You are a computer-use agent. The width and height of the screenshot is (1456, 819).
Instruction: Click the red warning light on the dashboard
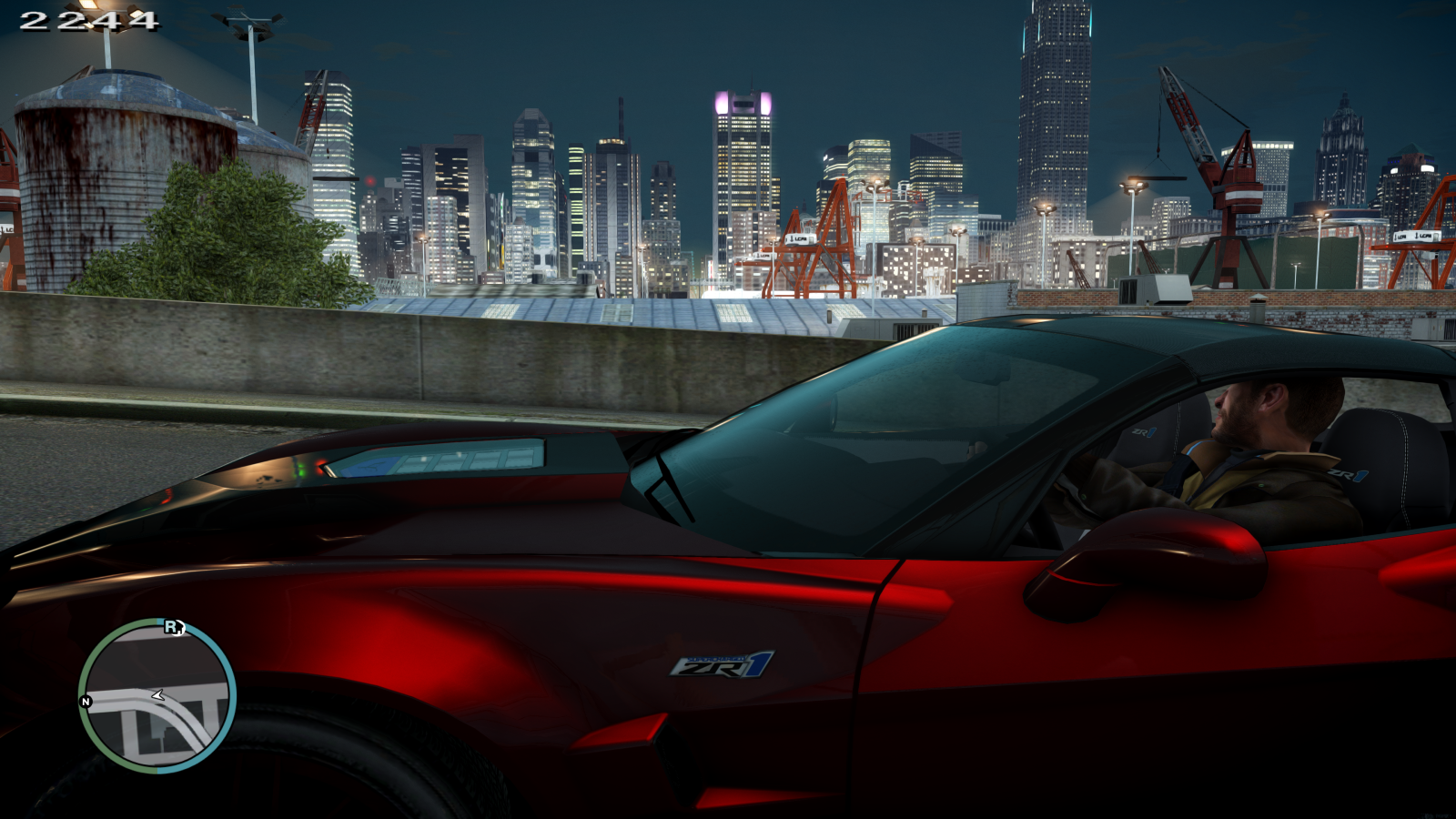[320, 466]
